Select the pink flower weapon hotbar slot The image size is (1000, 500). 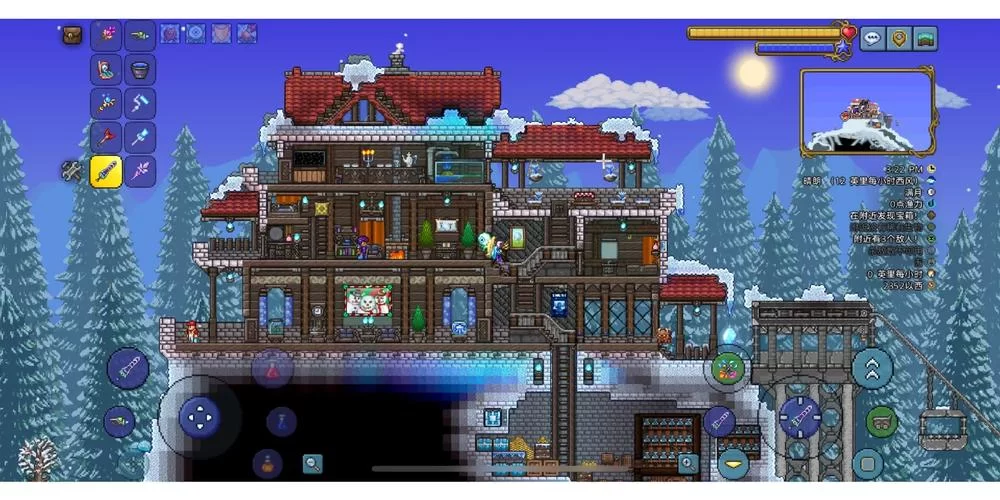(106, 35)
